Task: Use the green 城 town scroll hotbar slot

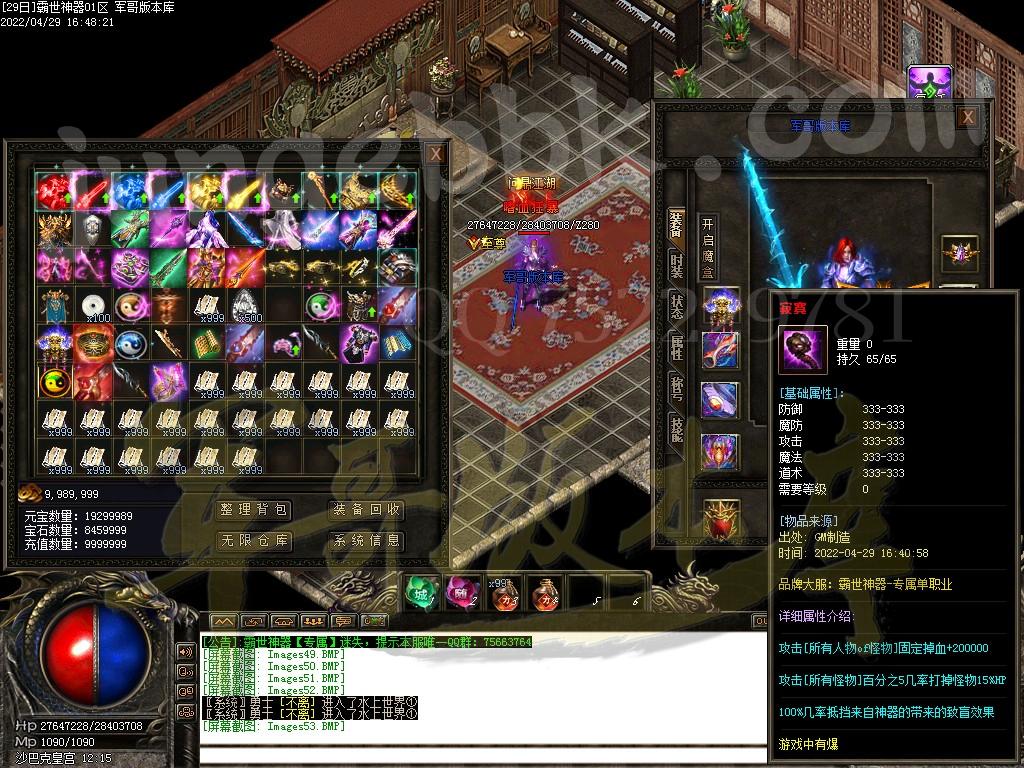Action: (420, 593)
